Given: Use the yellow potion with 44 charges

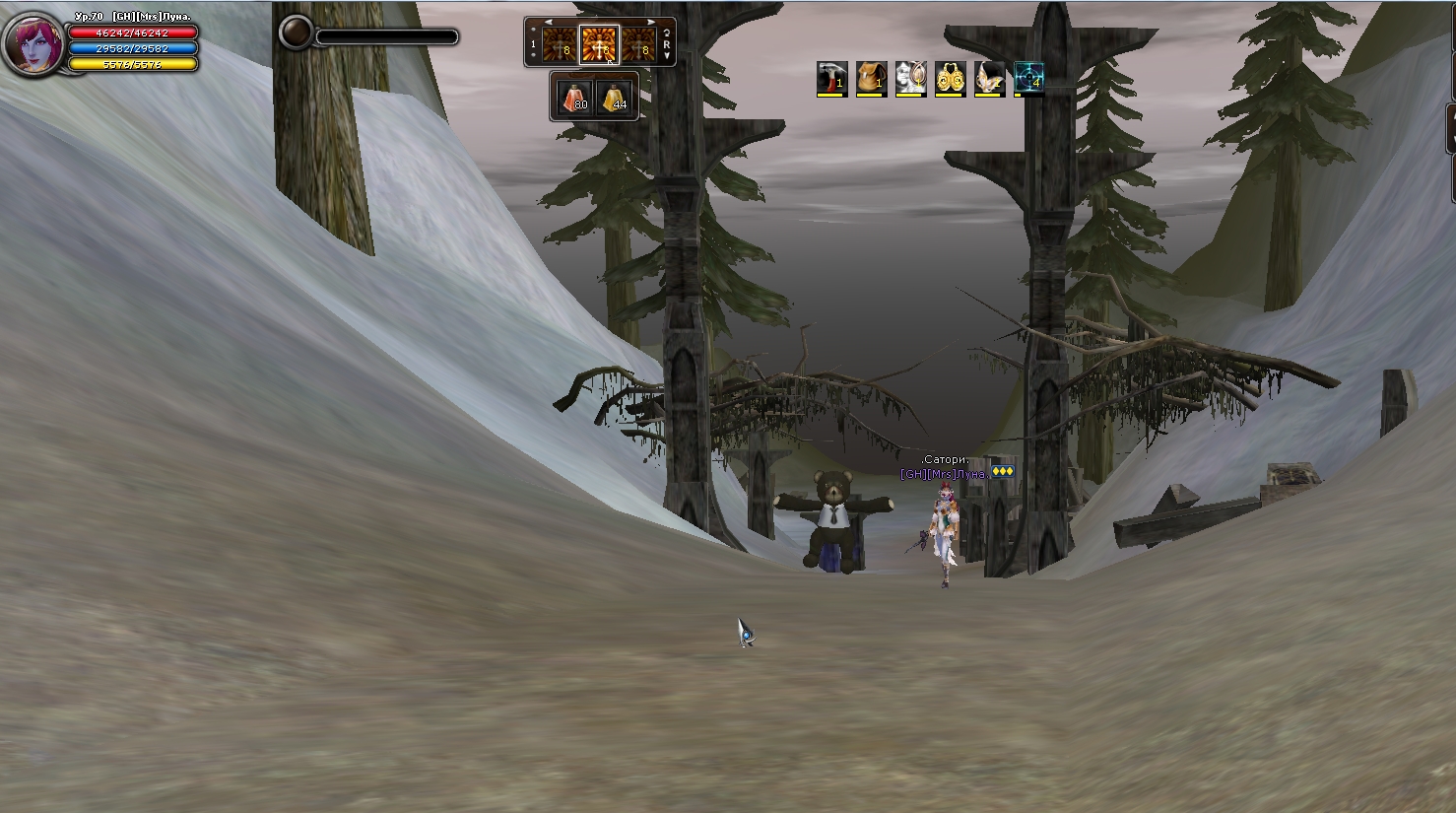Looking at the screenshot, I should pos(614,97).
